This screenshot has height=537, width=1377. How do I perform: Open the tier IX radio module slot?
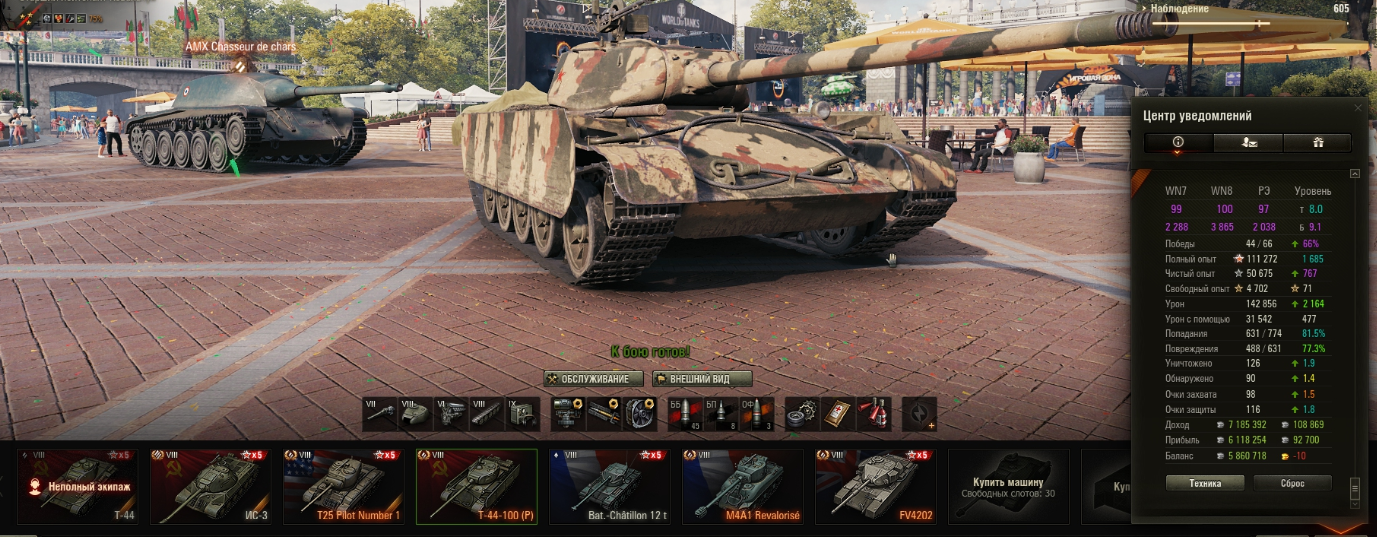point(520,414)
